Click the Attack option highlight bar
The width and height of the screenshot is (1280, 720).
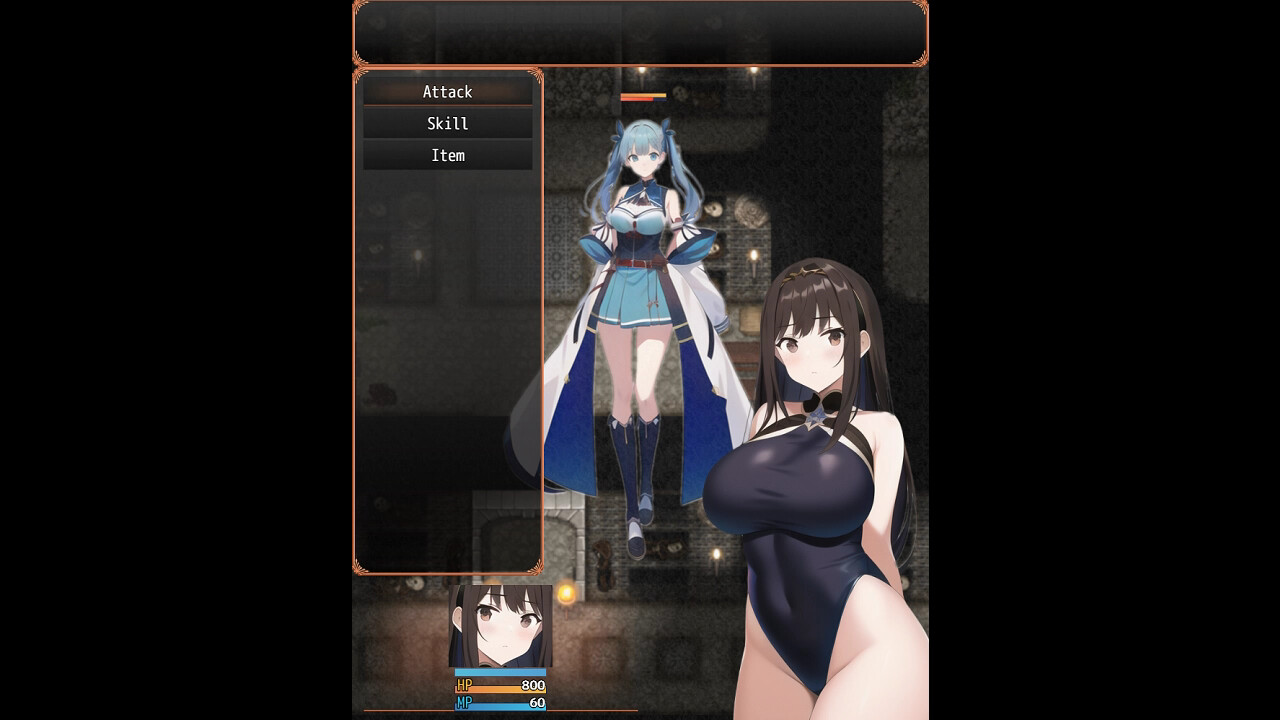pyautogui.click(x=447, y=91)
